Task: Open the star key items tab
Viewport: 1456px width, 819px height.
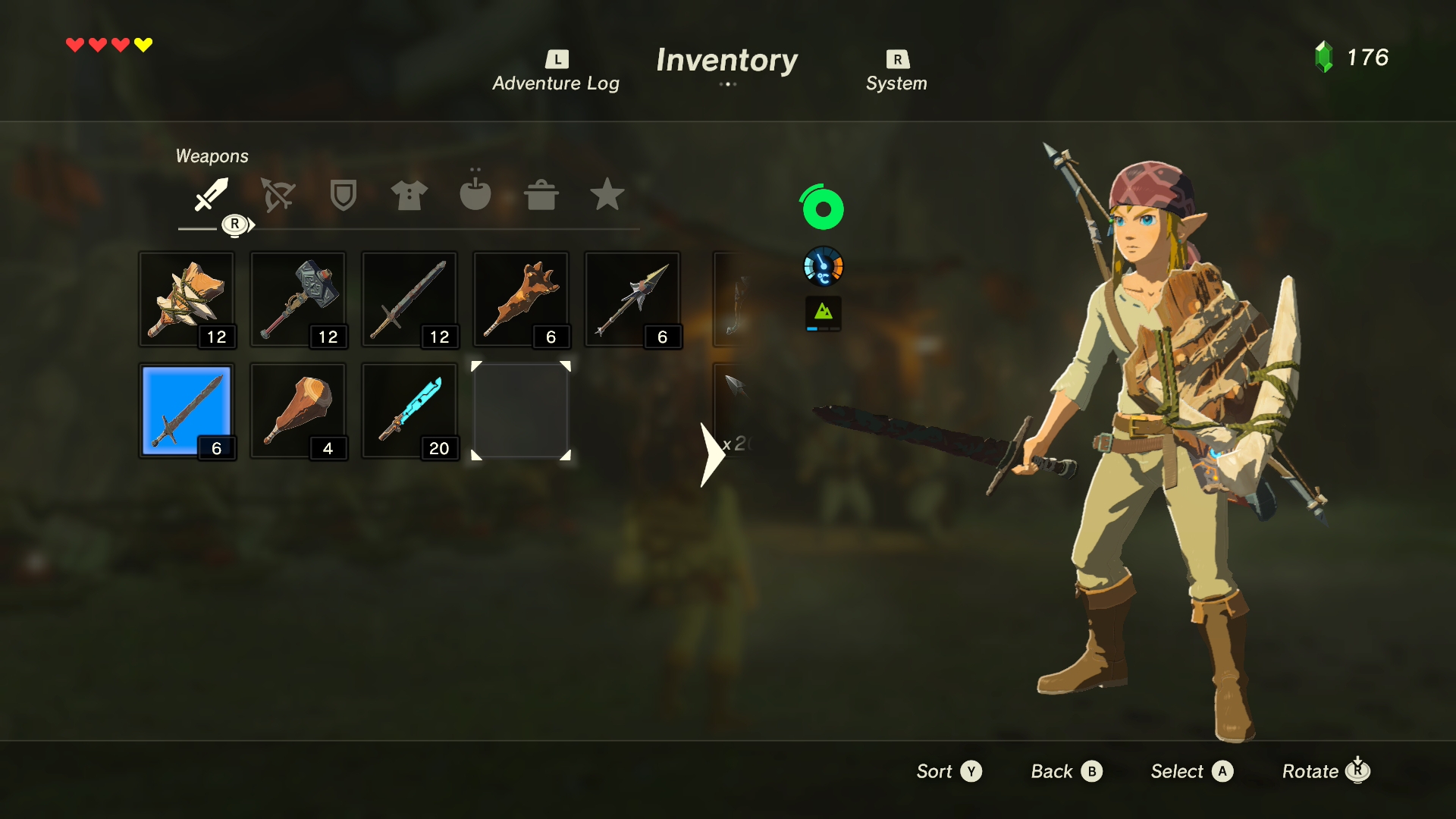Action: pos(607,194)
